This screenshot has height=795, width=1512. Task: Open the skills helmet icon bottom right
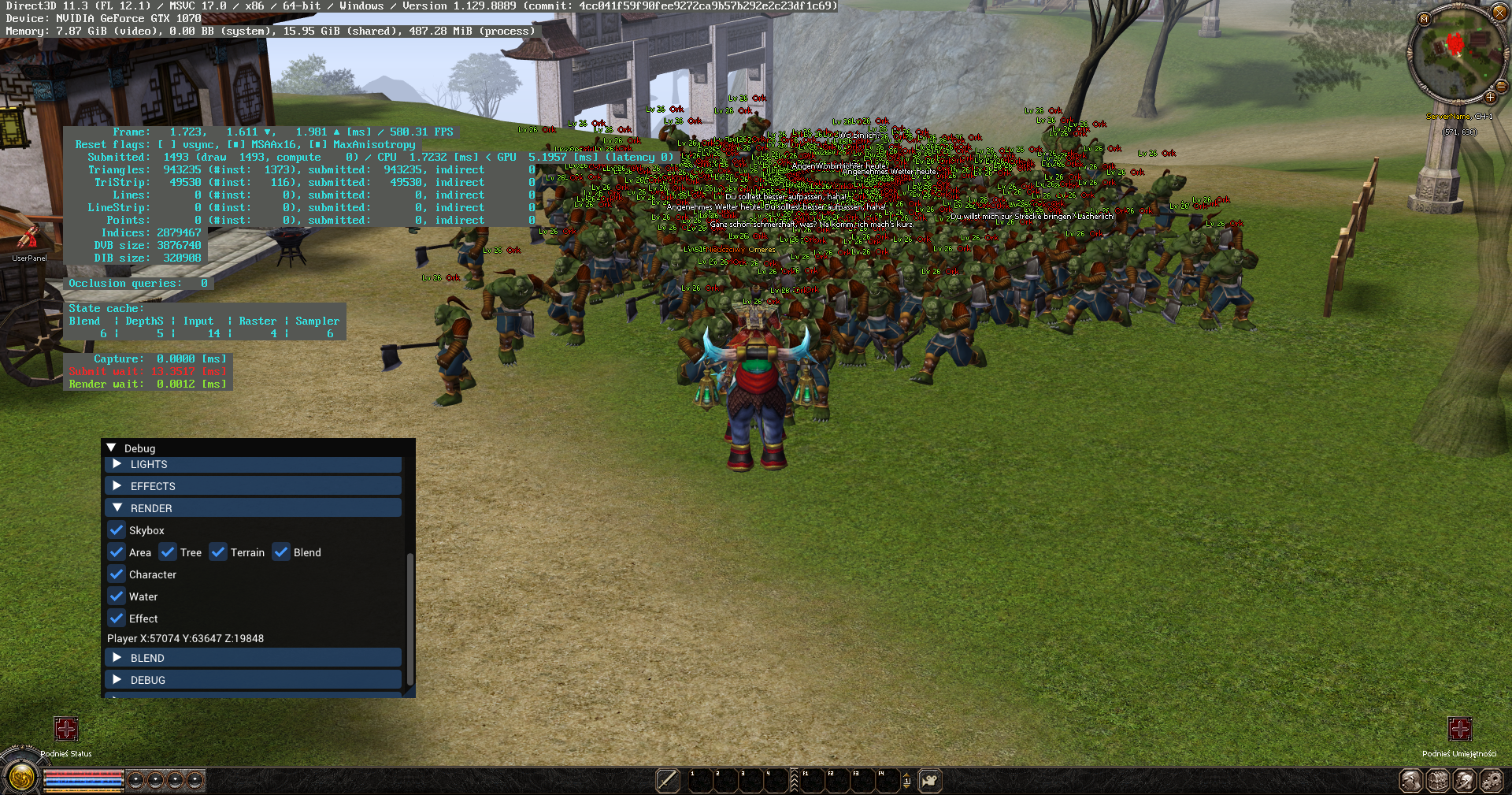click(x=1464, y=782)
